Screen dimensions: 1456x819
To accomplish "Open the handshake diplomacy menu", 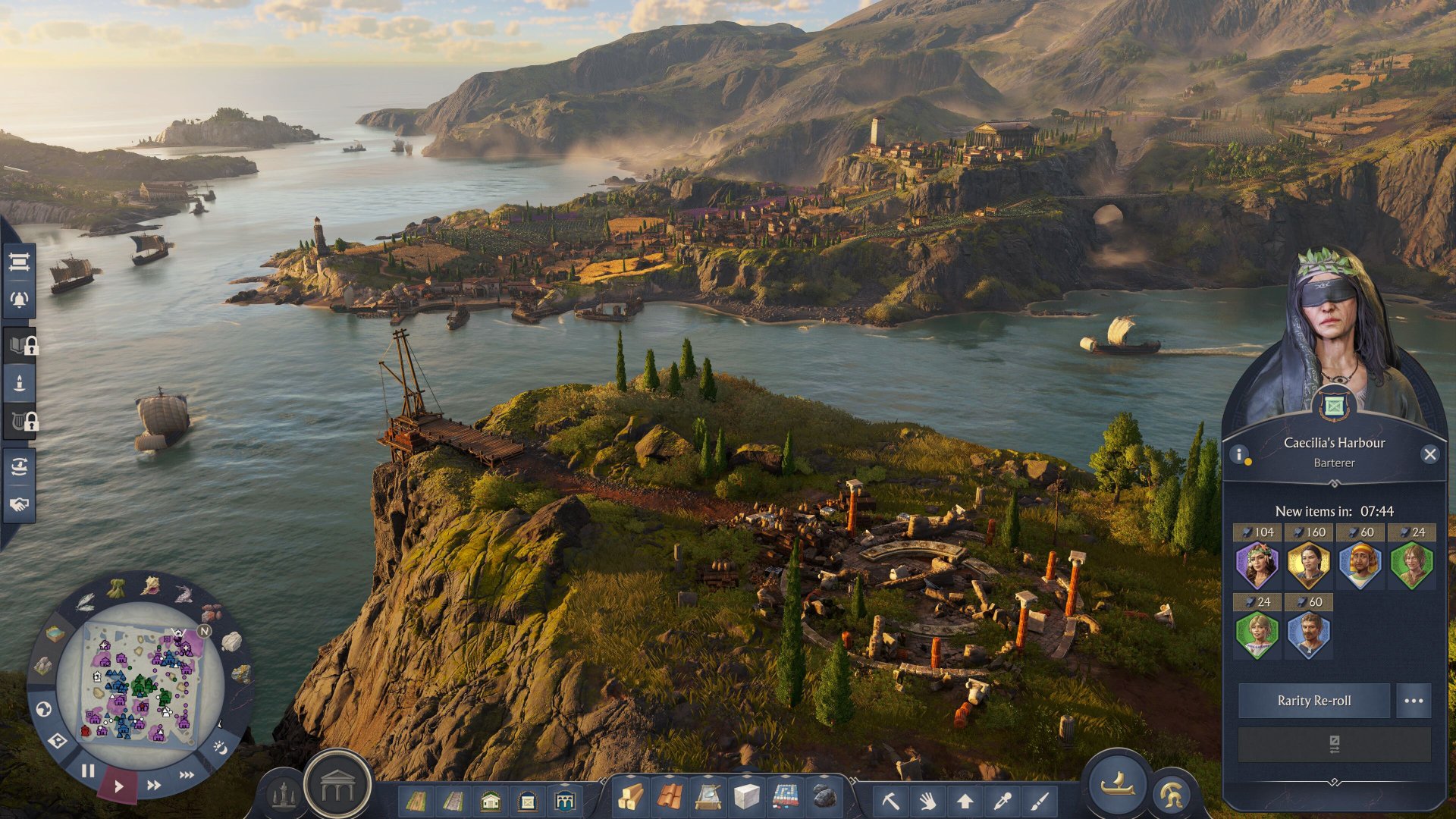I will tap(19, 504).
